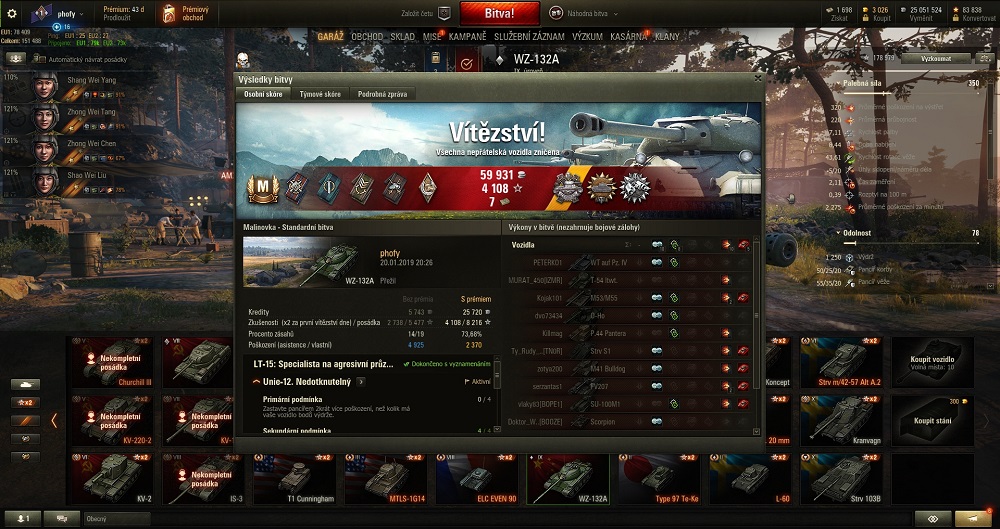Close the Výsledky bitvy results window
Viewport: 1000px width, 529px height.
[758, 77]
